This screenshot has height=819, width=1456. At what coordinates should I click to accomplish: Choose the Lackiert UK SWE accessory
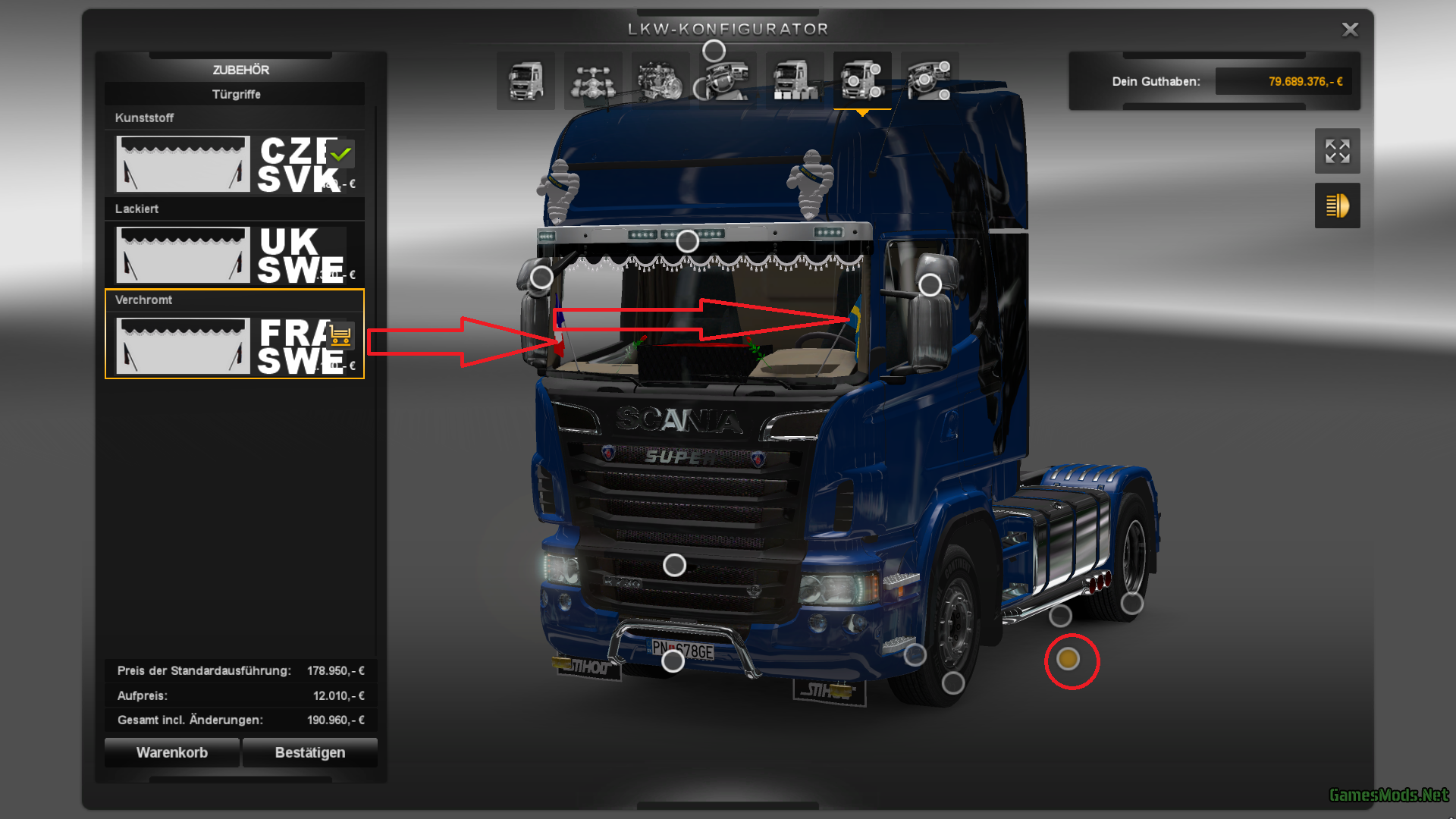pos(234,255)
